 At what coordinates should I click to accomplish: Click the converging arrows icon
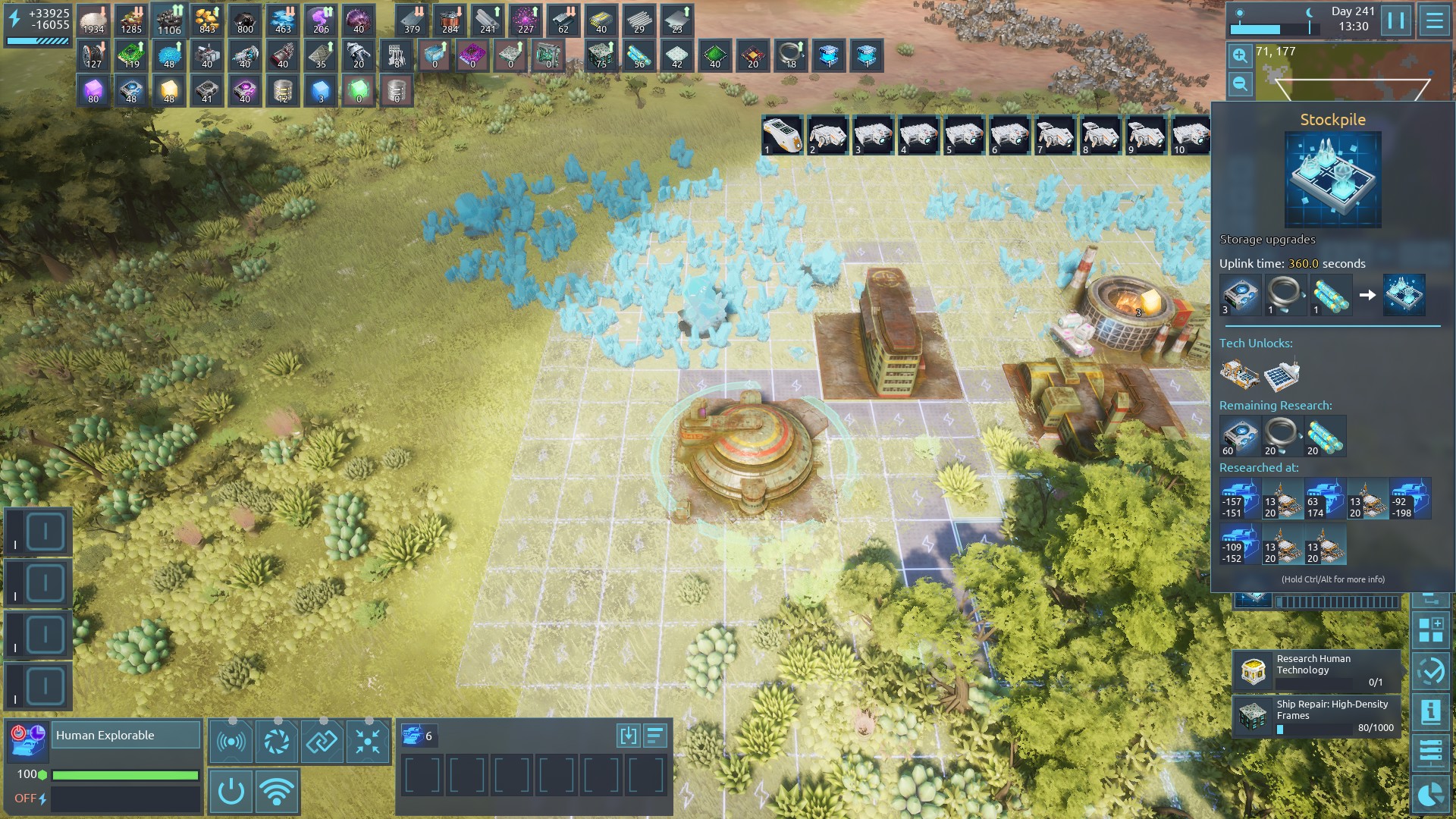point(368,741)
